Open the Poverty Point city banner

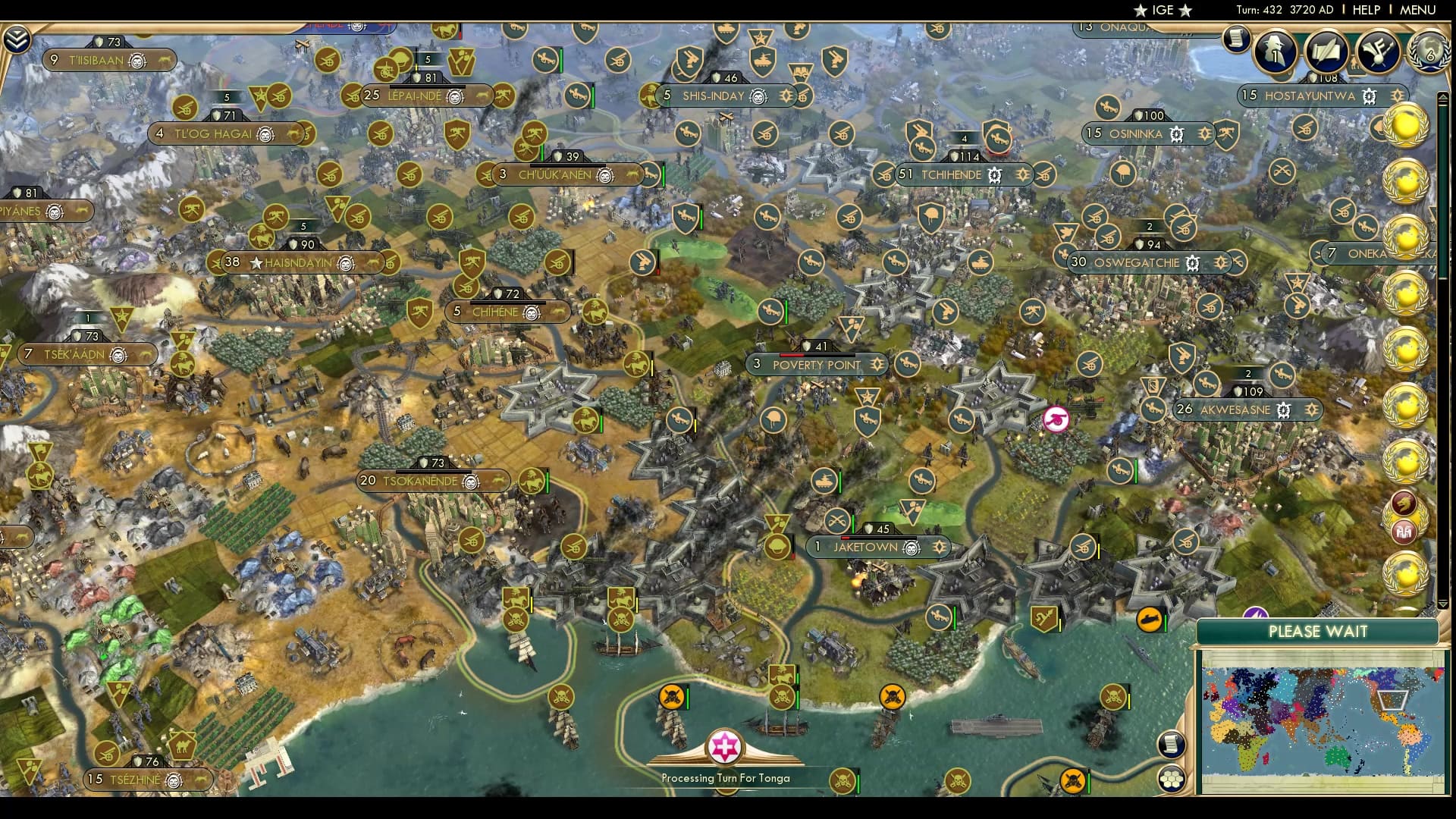[817, 365]
